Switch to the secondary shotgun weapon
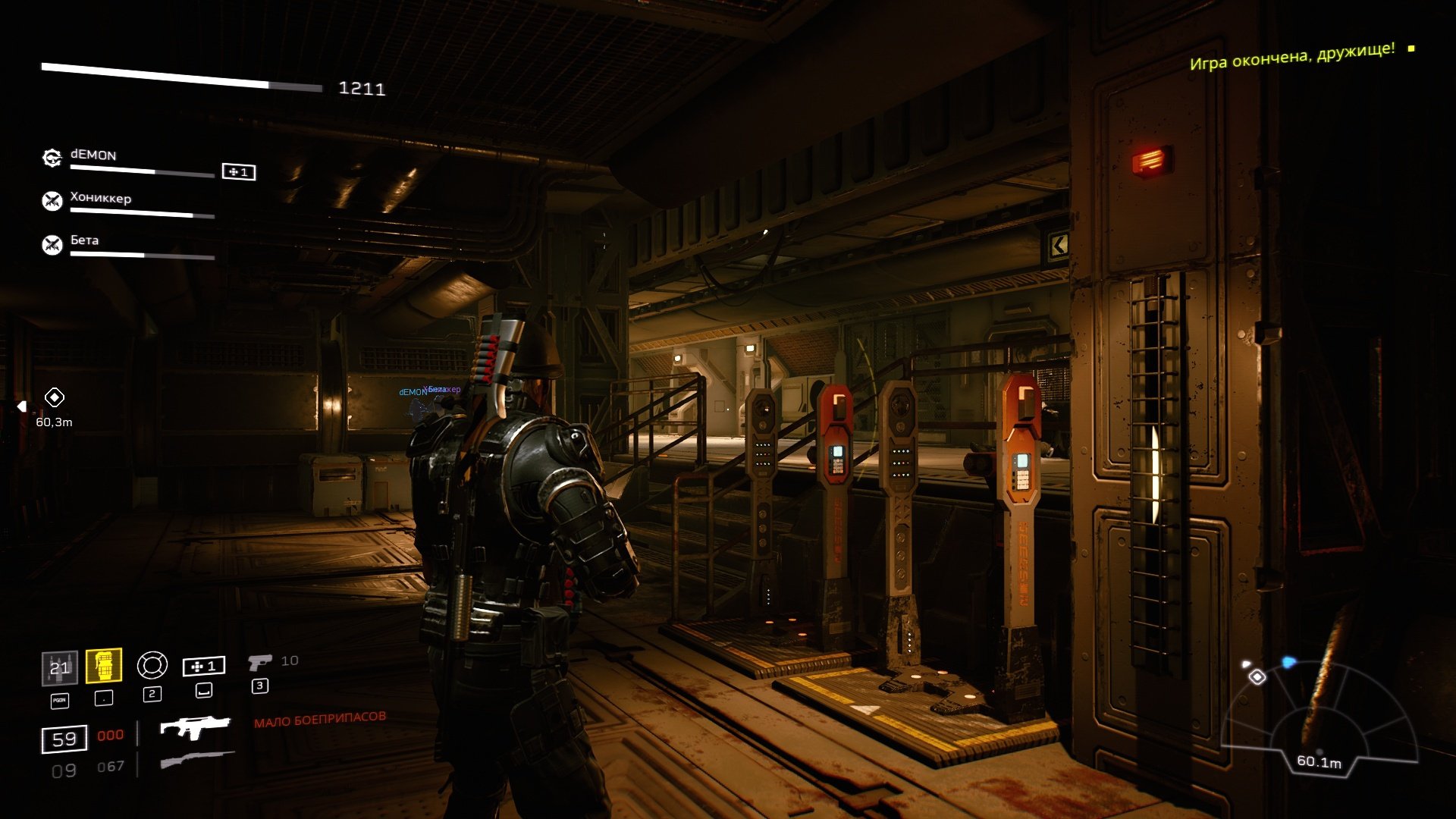The image size is (1456, 819). (x=197, y=760)
